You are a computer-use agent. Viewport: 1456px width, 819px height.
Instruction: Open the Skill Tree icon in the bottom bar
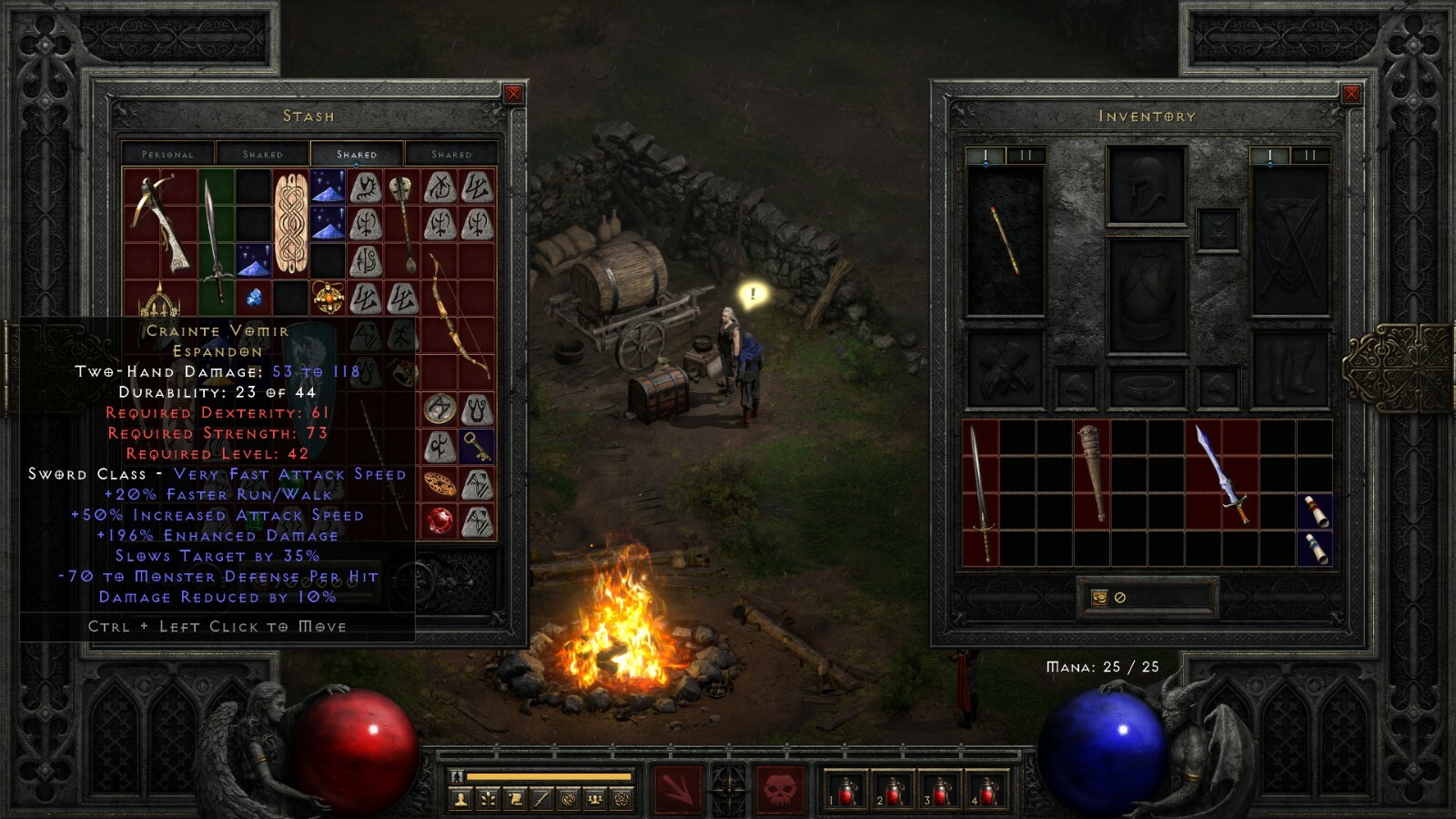[488, 799]
